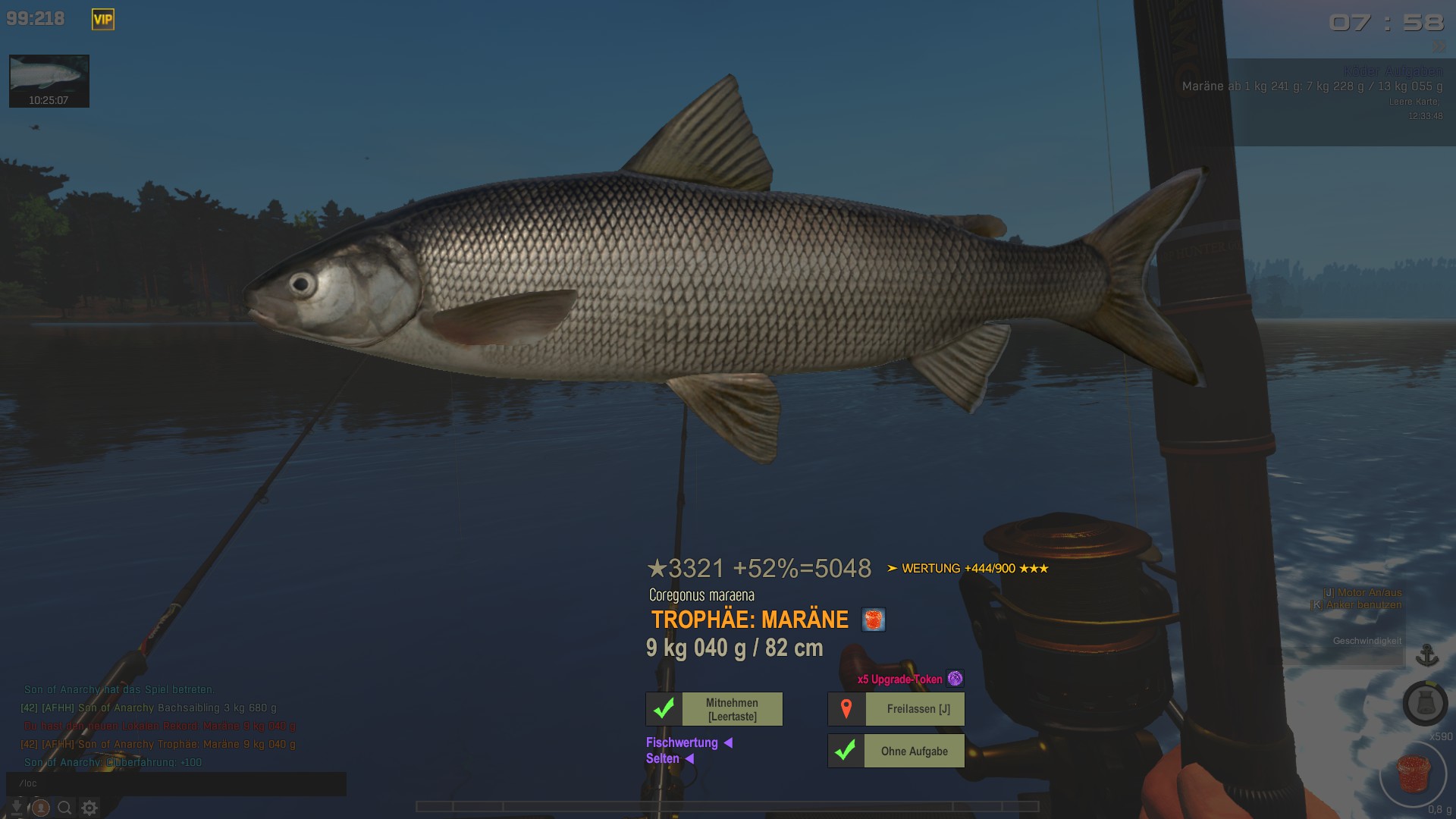Choose the Ohne Aufgabe option

pyautogui.click(x=896, y=751)
